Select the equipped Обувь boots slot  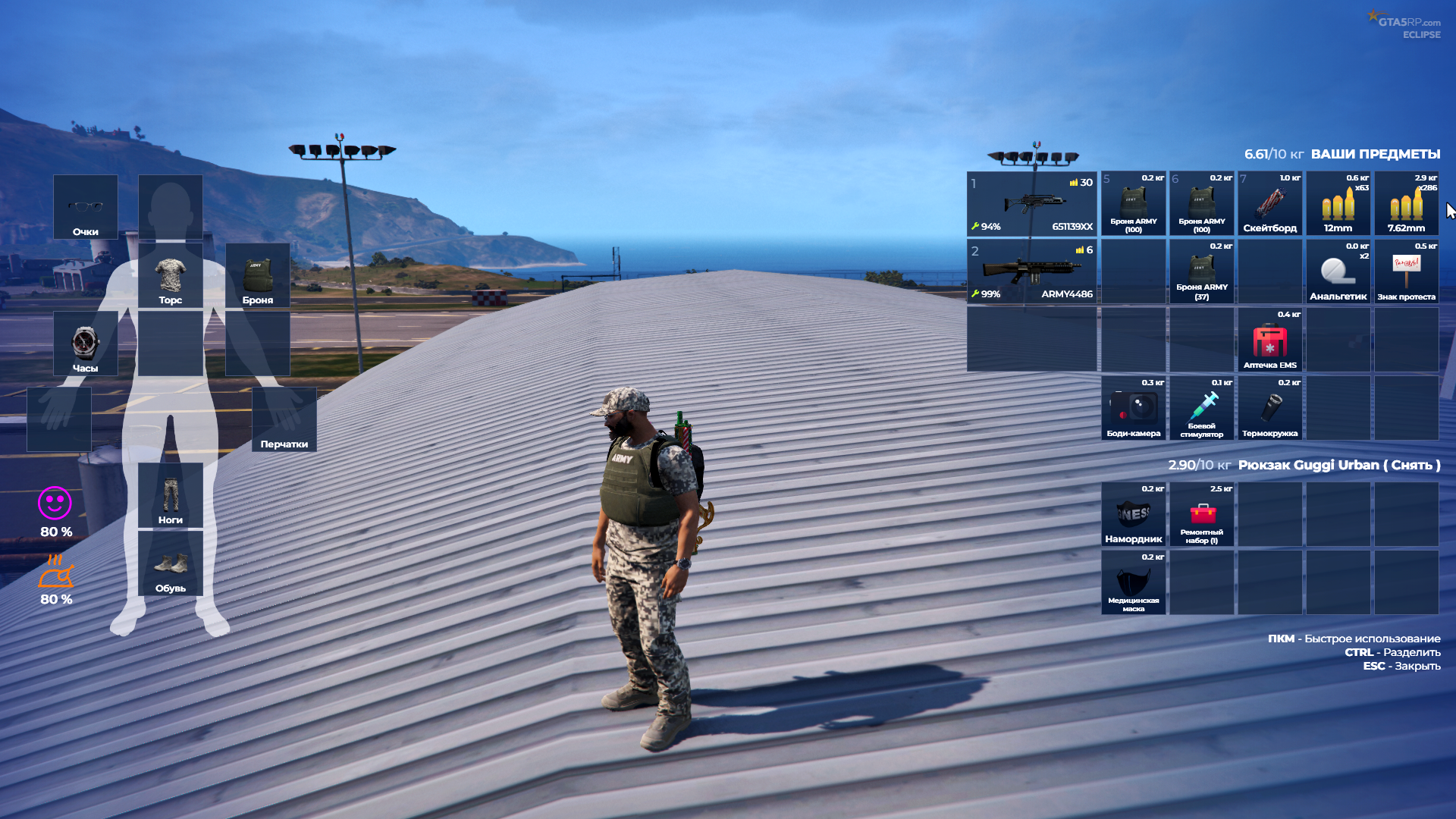pyautogui.click(x=171, y=564)
